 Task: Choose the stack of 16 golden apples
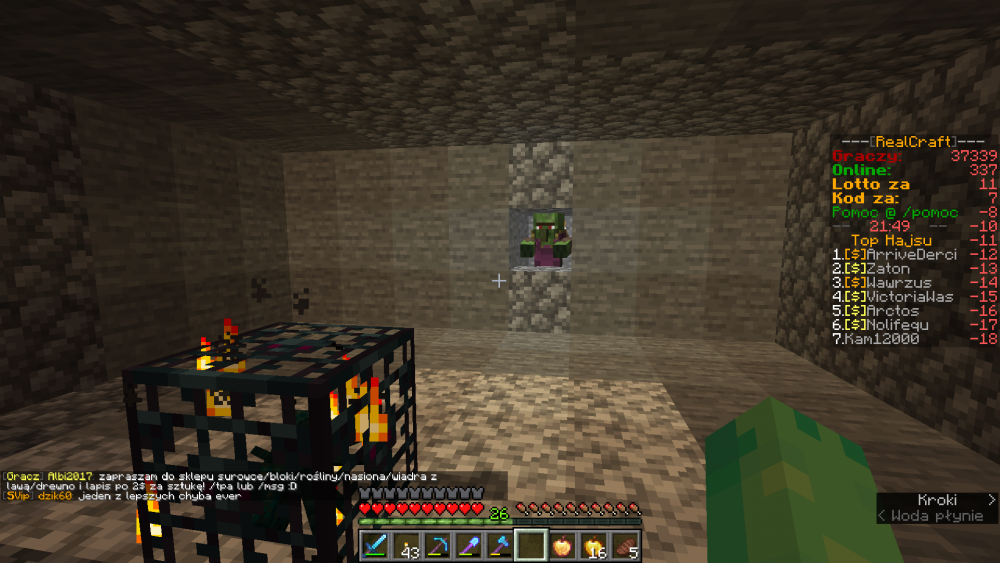pos(593,545)
